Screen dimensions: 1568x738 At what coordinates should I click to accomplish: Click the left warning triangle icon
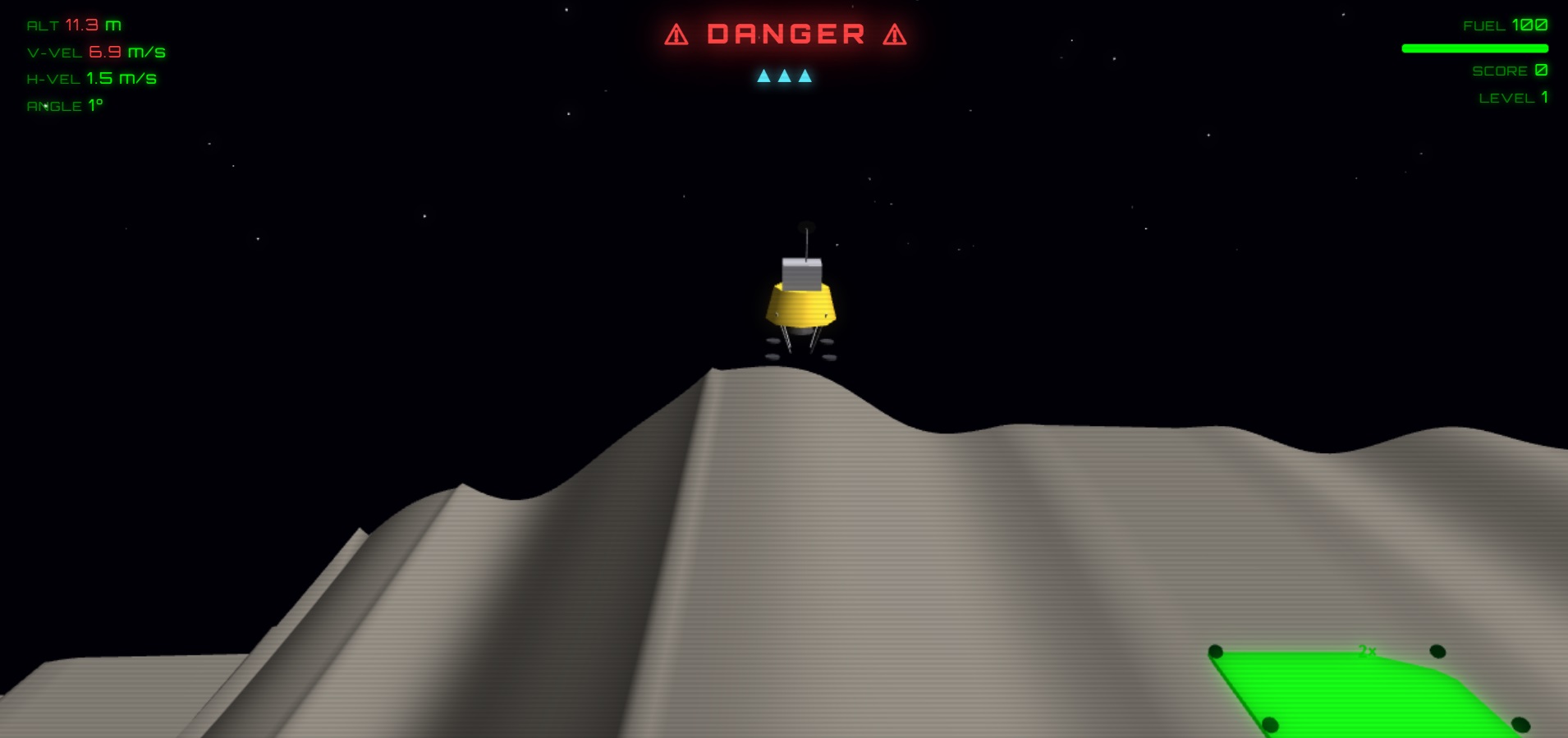(676, 34)
